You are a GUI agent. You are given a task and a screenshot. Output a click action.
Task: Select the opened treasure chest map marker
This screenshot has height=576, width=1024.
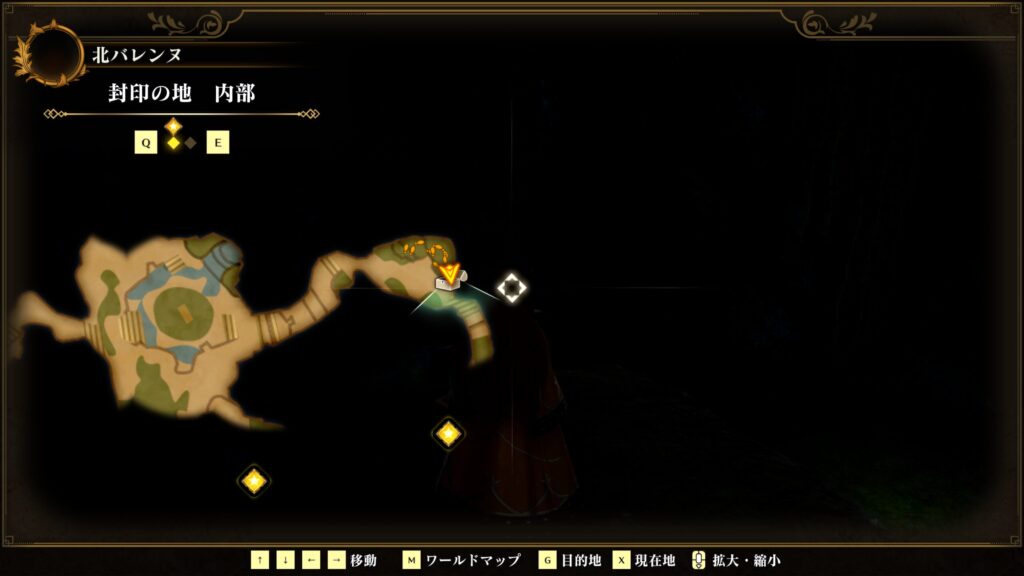(449, 286)
